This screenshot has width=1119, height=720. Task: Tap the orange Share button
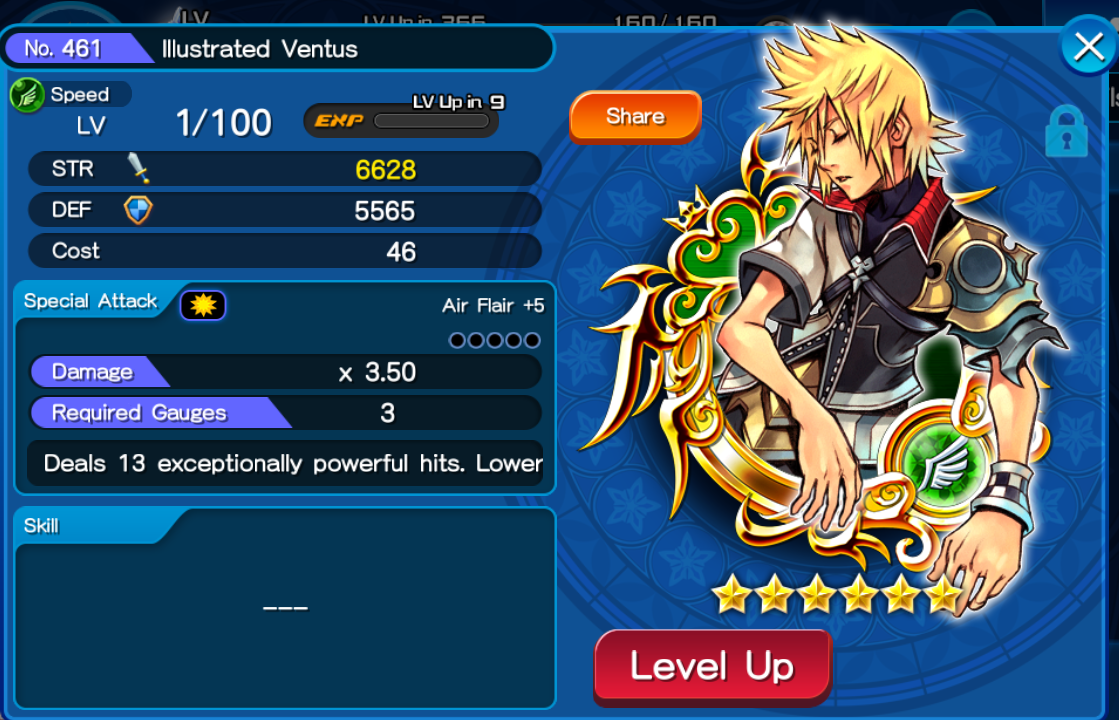point(635,117)
